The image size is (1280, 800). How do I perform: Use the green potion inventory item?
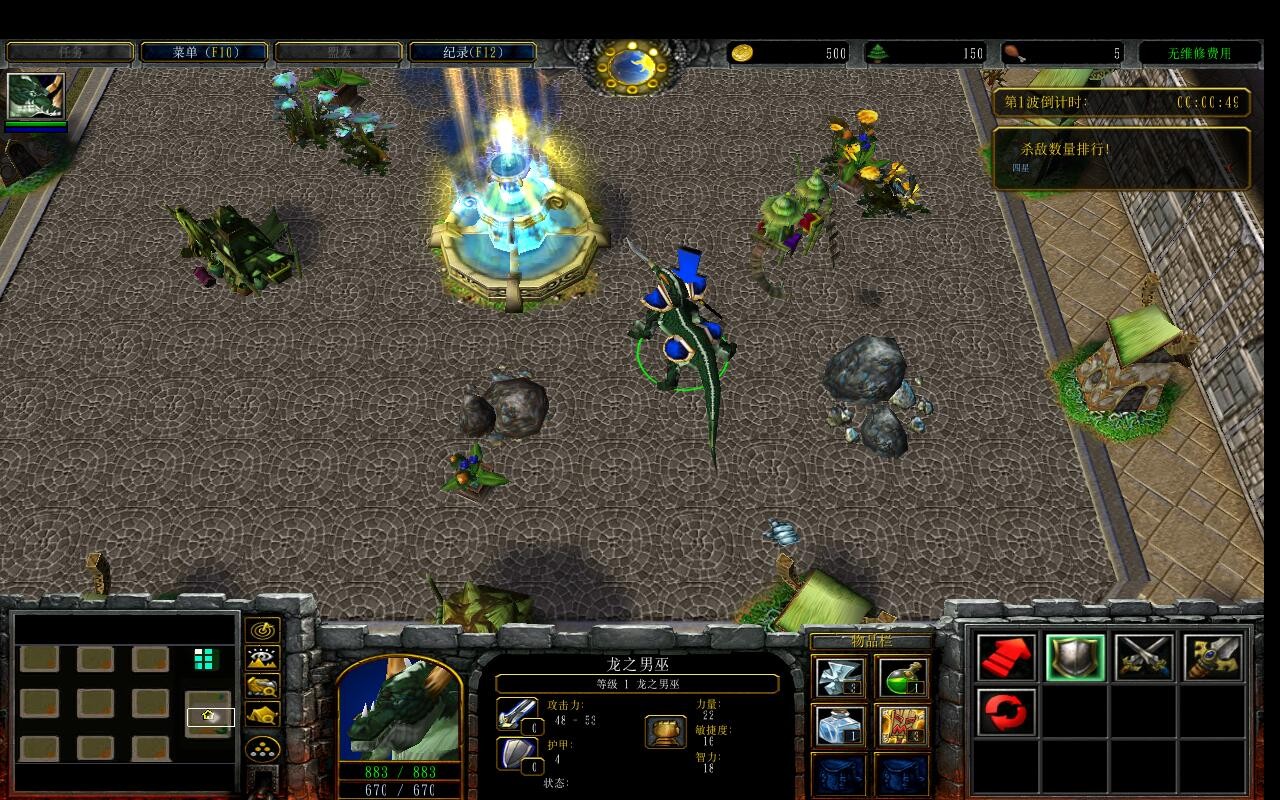(902, 678)
